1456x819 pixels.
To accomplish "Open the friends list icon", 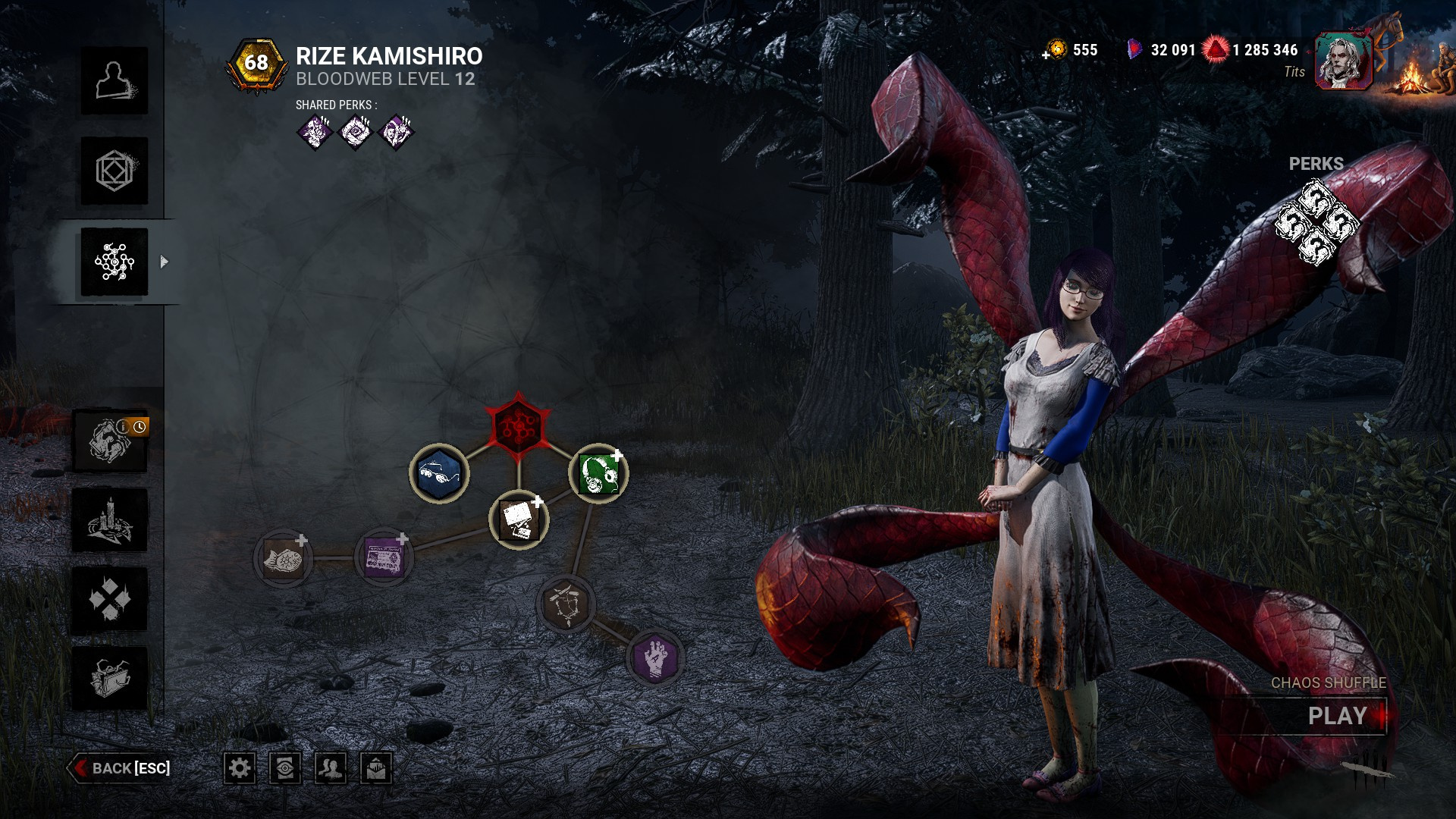I will click(x=331, y=768).
